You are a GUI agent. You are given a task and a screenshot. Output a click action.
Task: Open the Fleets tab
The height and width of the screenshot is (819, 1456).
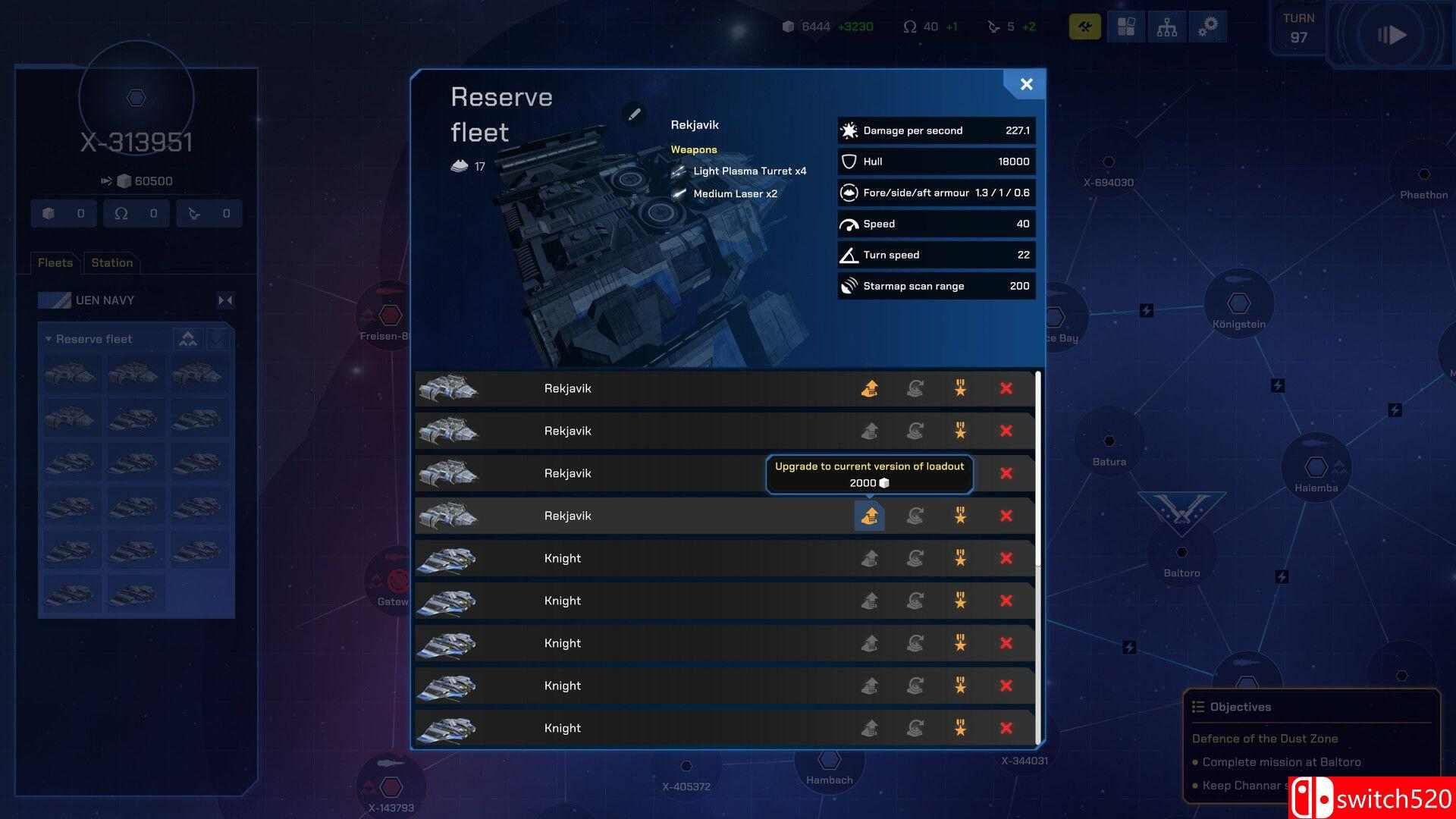[x=55, y=262]
